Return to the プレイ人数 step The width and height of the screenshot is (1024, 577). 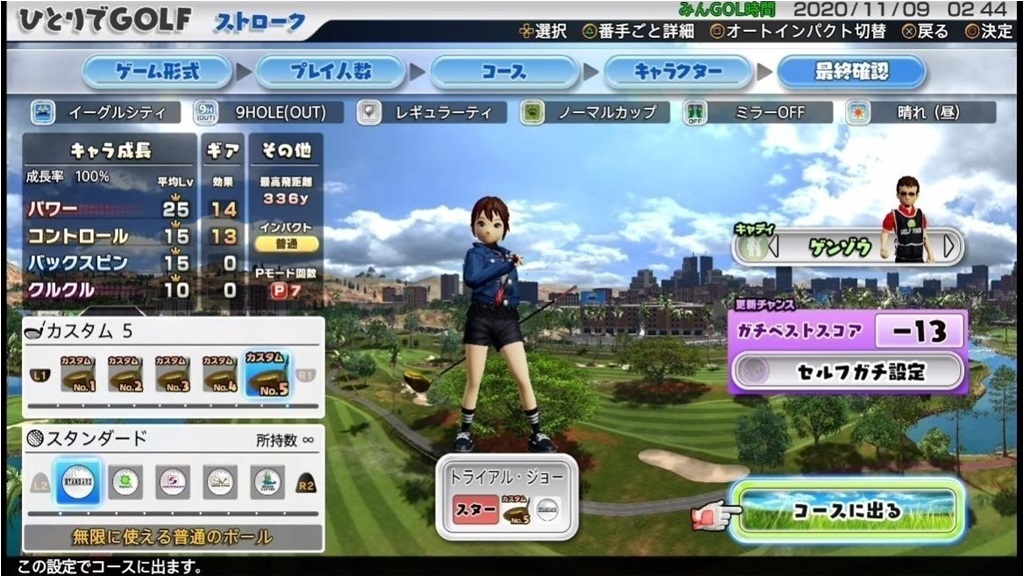[331, 72]
